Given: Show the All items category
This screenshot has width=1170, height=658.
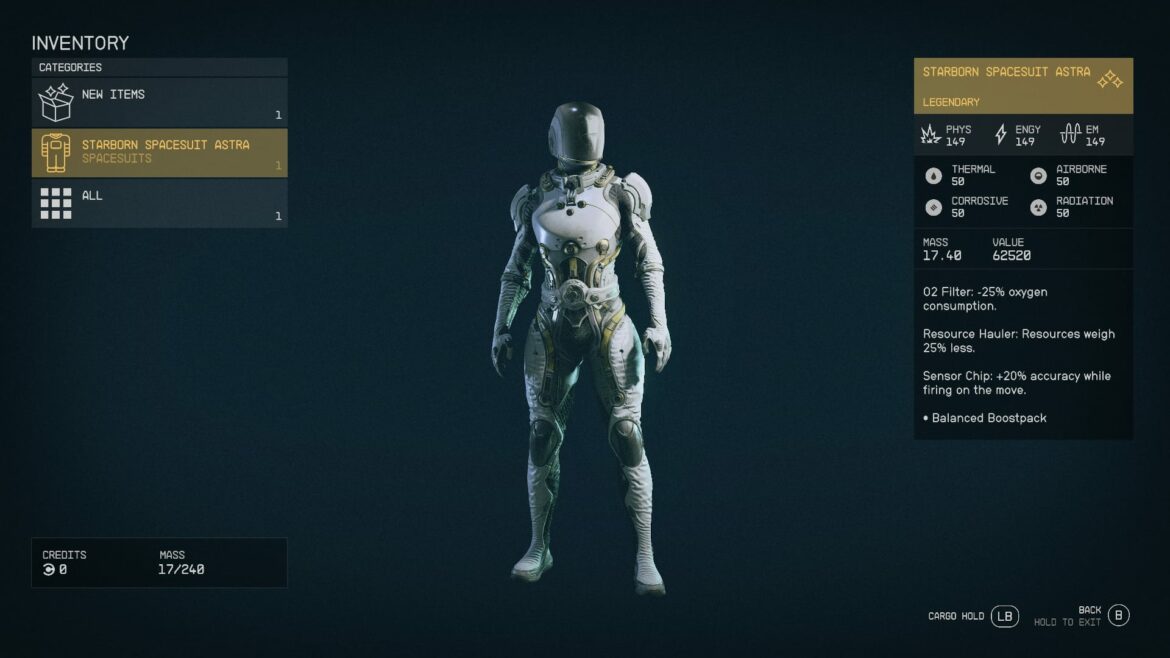Looking at the screenshot, I should [x=159, y=203].
